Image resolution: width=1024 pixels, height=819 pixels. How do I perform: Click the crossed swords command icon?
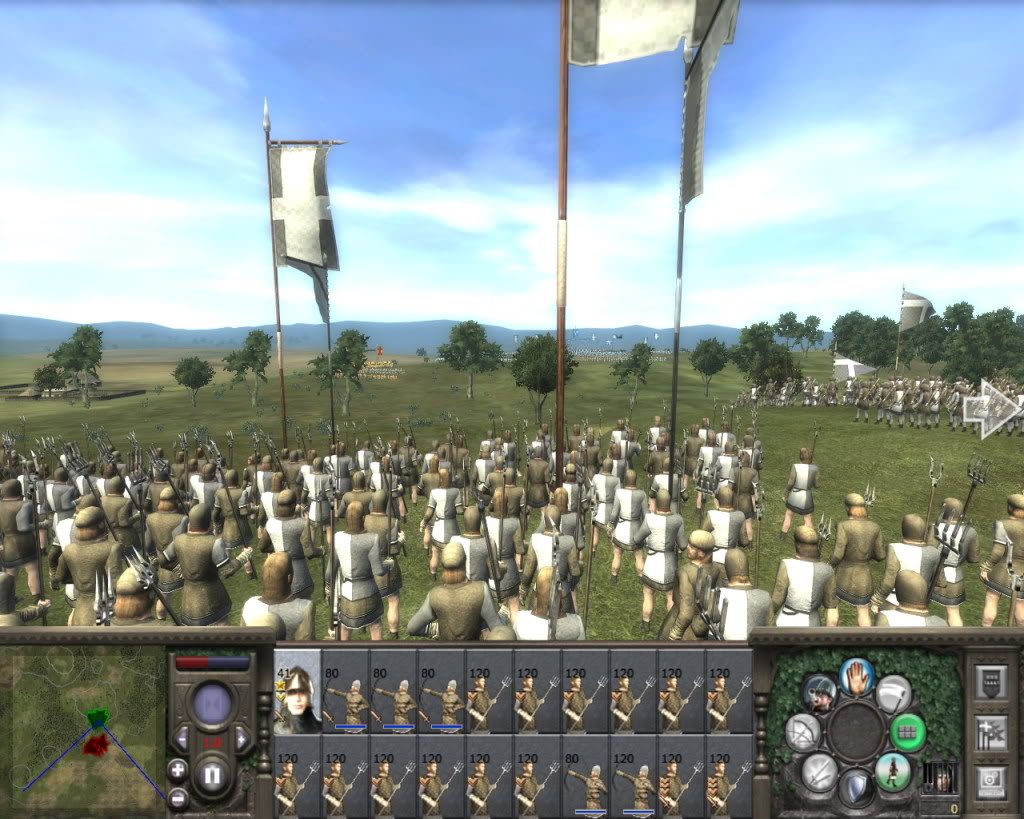click(819, 771)
